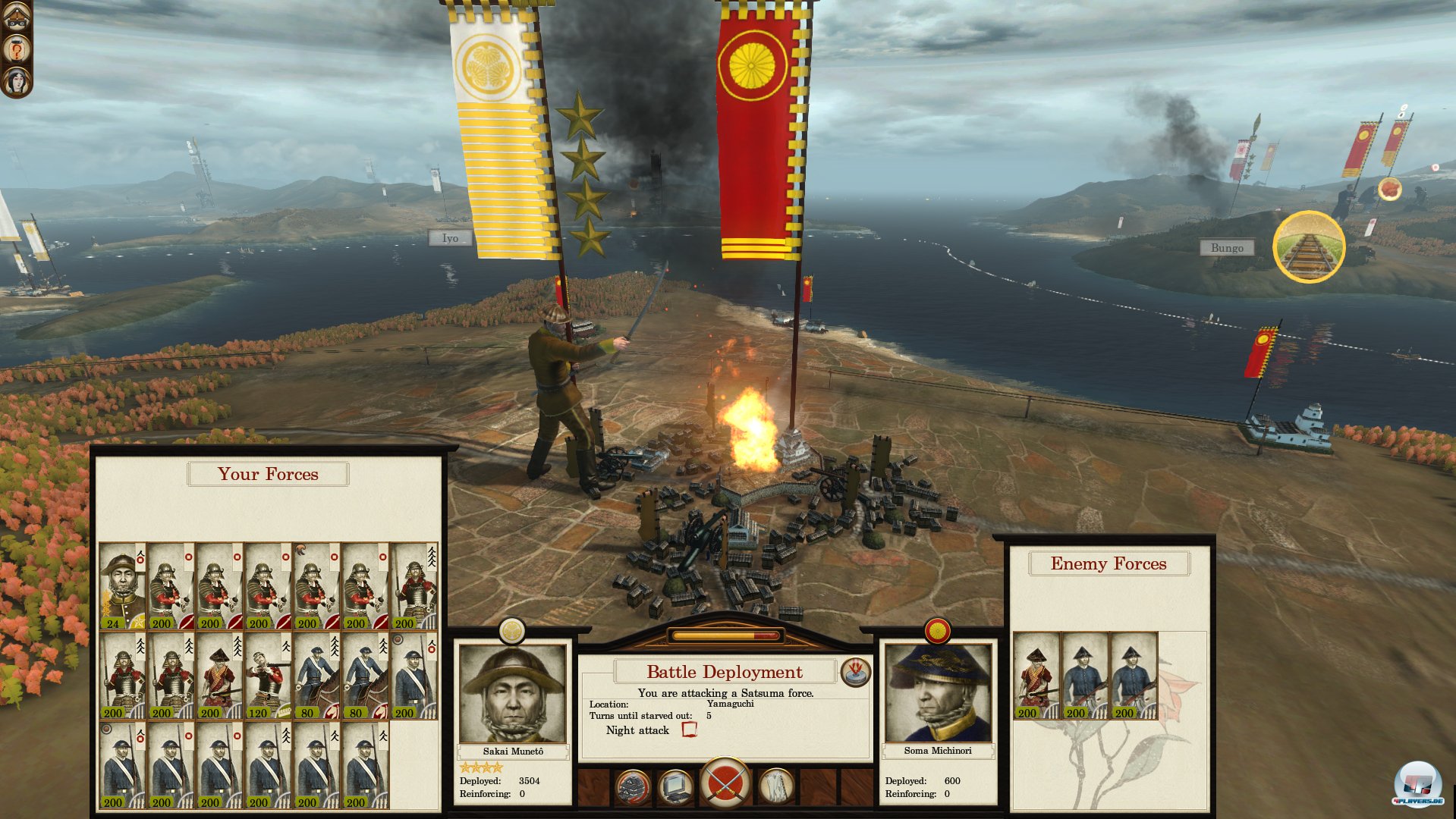View enemy general Soma Michinori's portrait
The width and height of the screenshot is (1456, 819).
pyautogui.click(x=938, y=693)
